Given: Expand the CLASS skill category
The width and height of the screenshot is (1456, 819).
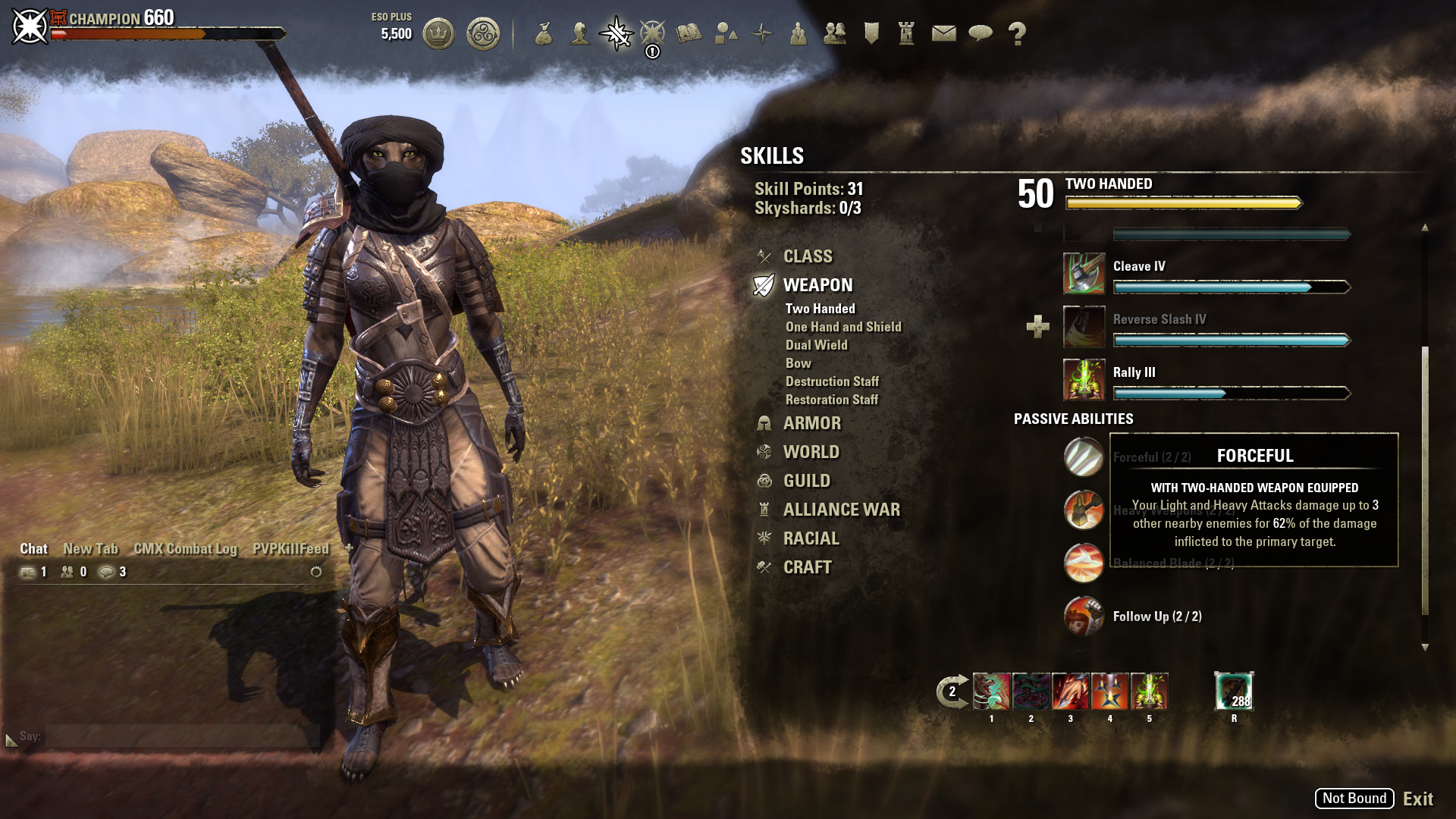Looking at the screenshot, I should click(x=807, y=256).
